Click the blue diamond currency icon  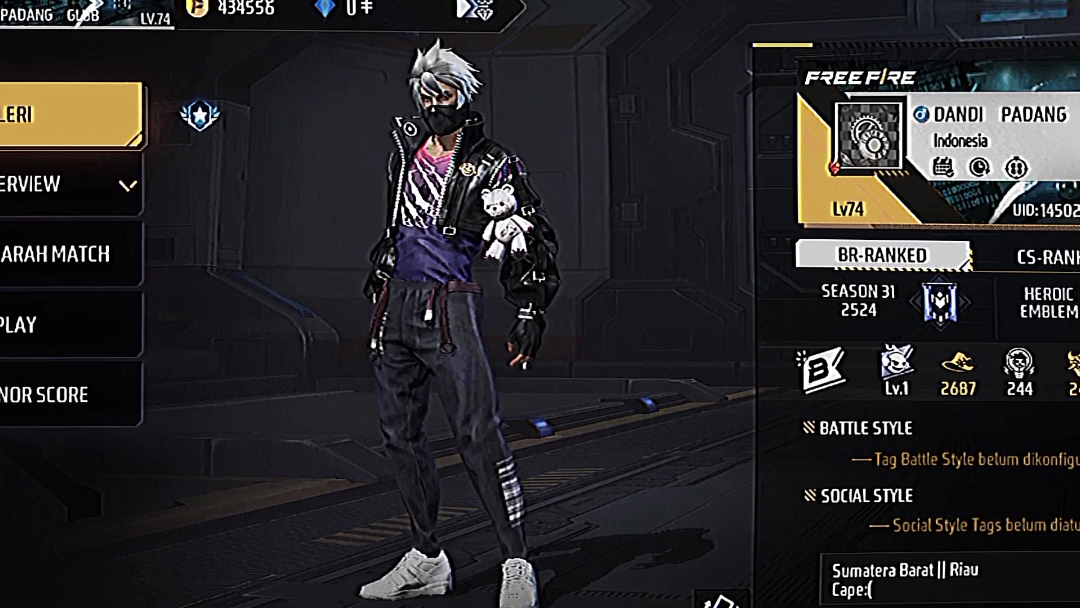pyautogui.click(x=324, y=9)
